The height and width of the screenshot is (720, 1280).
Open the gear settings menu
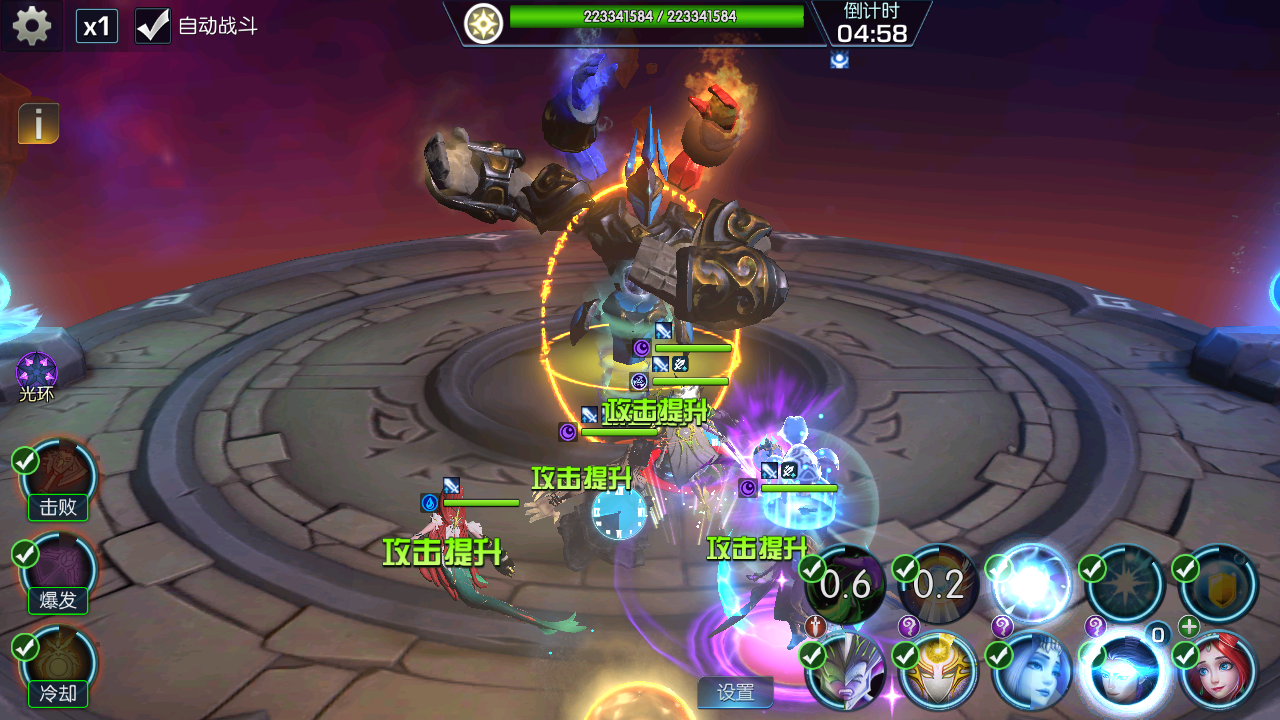click(32, 25)
